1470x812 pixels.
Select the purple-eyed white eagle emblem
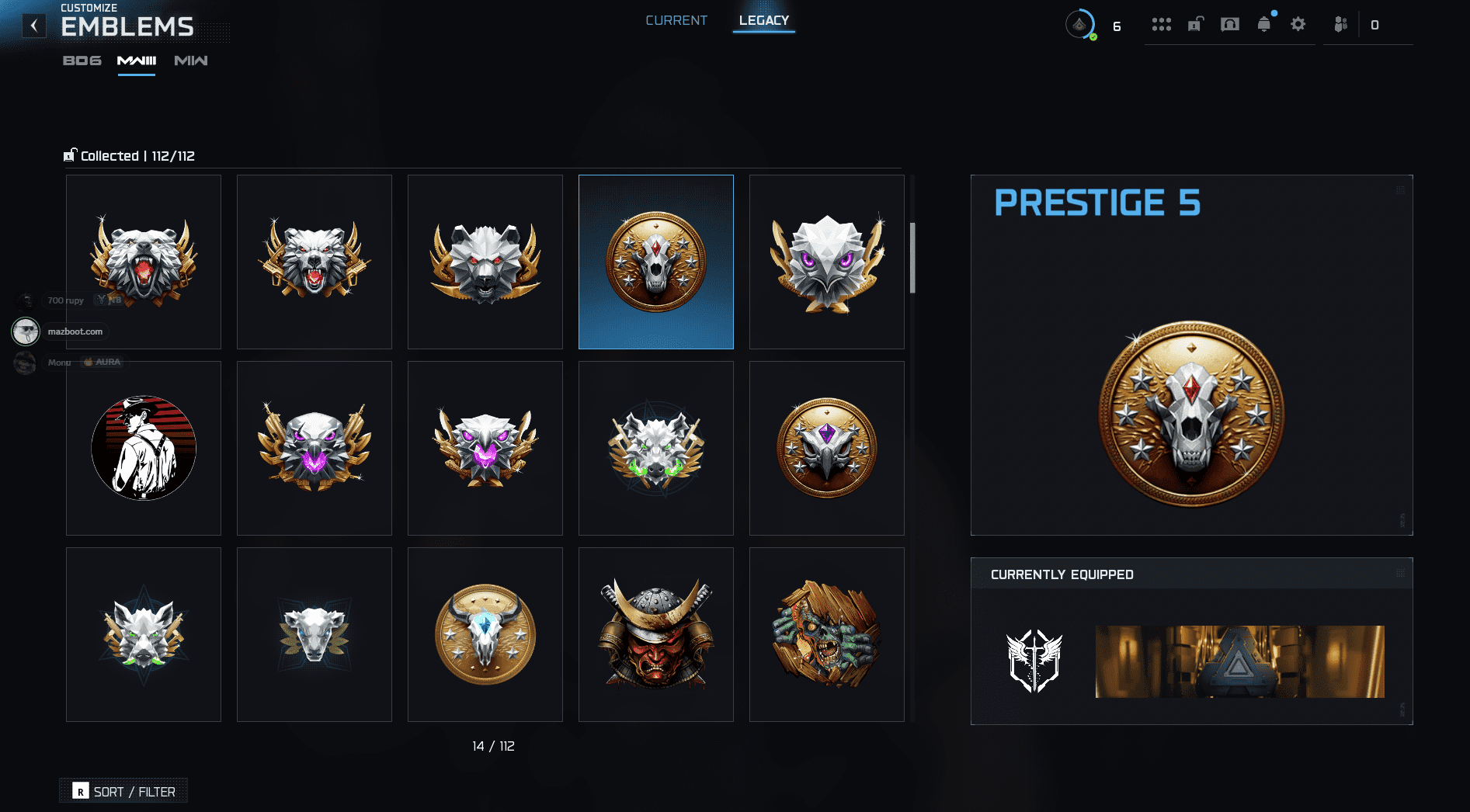coord(826,262)
